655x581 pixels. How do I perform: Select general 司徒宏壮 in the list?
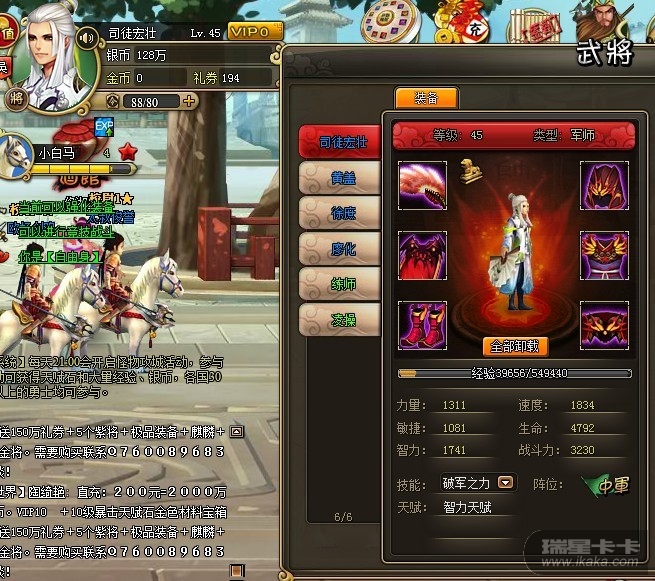(342, 142)
